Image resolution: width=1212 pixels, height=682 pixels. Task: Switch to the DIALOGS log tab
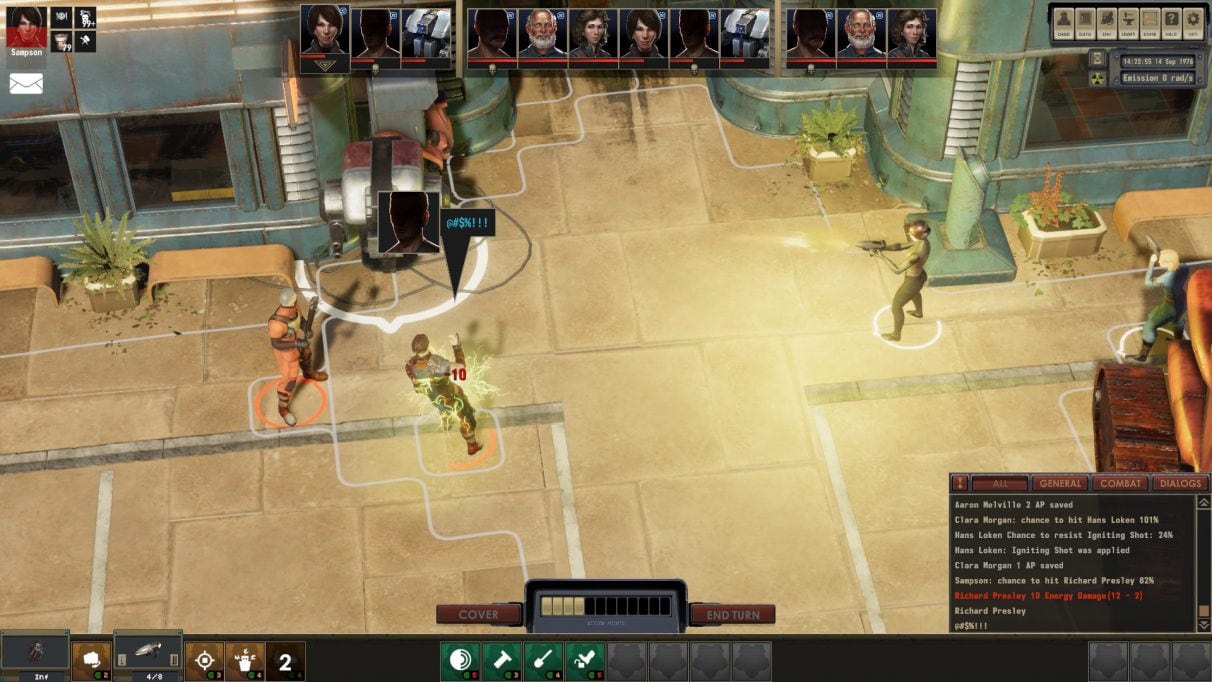click(x=1181, y=484)
